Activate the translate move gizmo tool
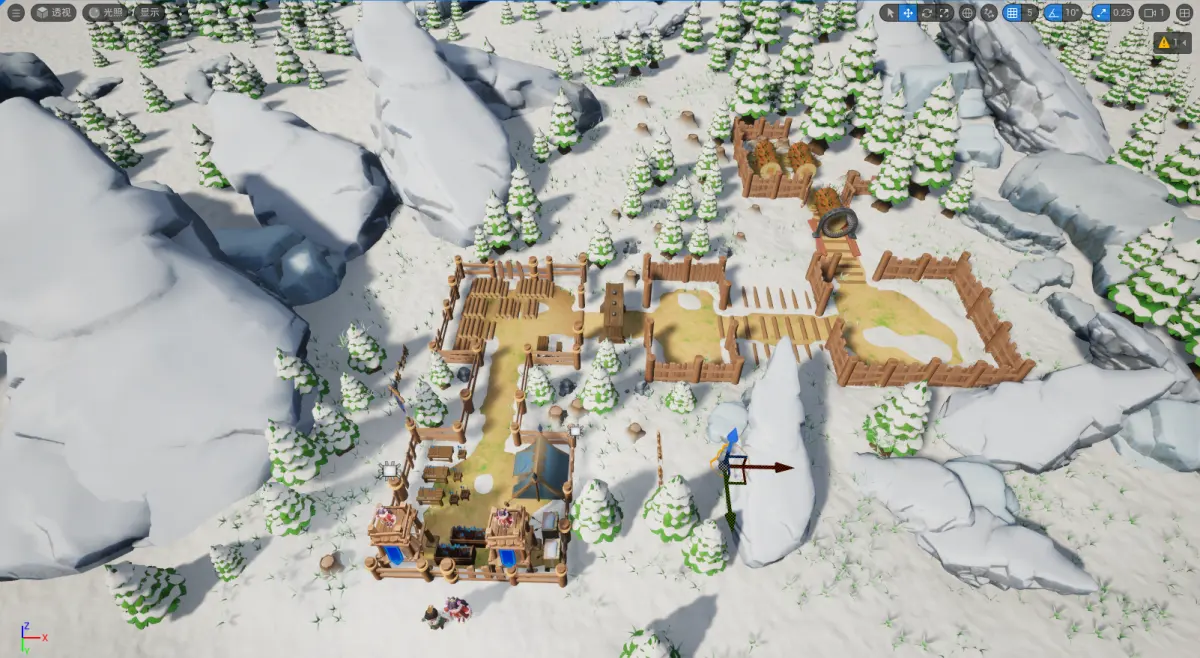This screenshot has height=658, width=1200. (908, 13)
